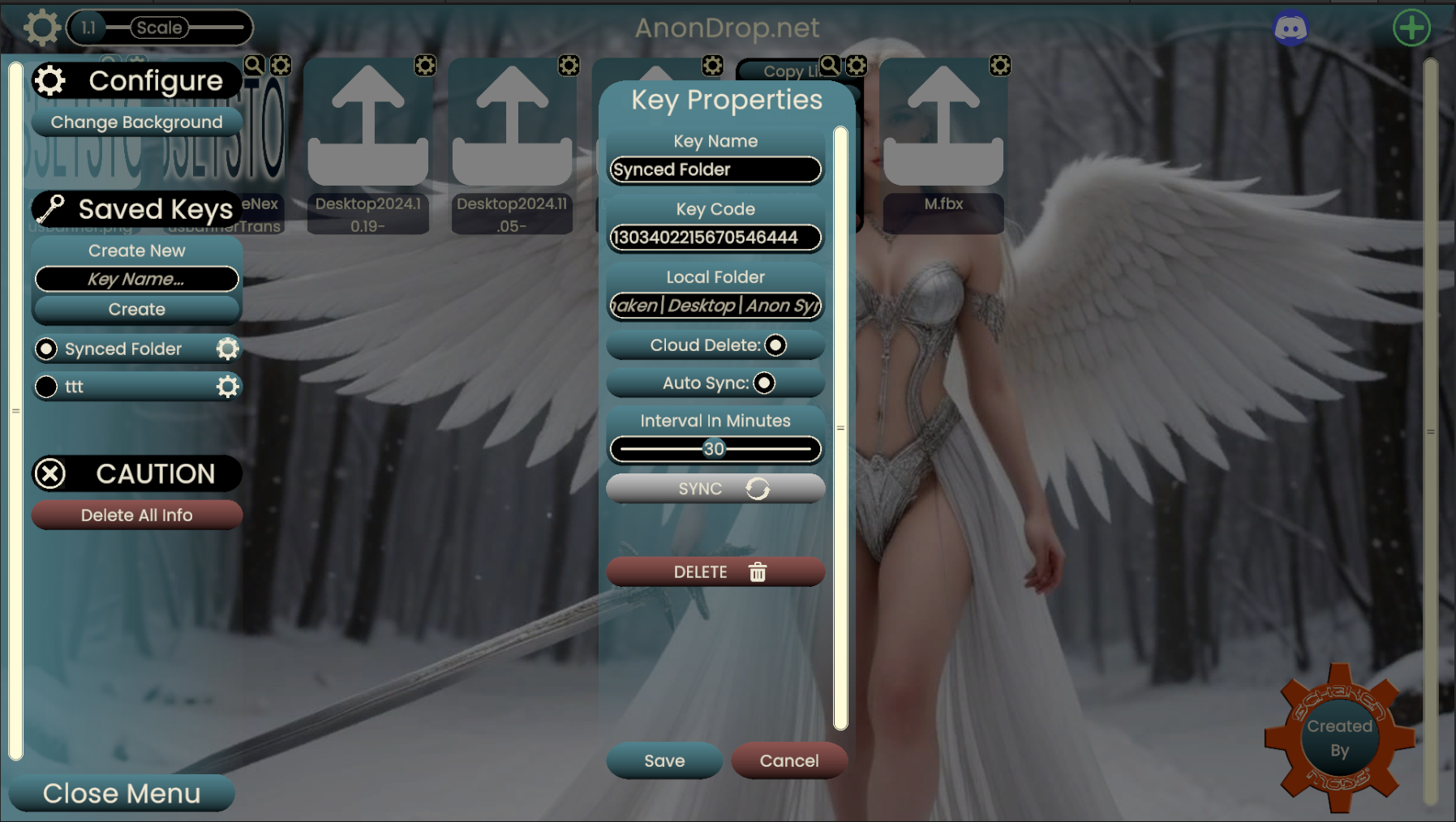Create a new saved key

point(136,309)
